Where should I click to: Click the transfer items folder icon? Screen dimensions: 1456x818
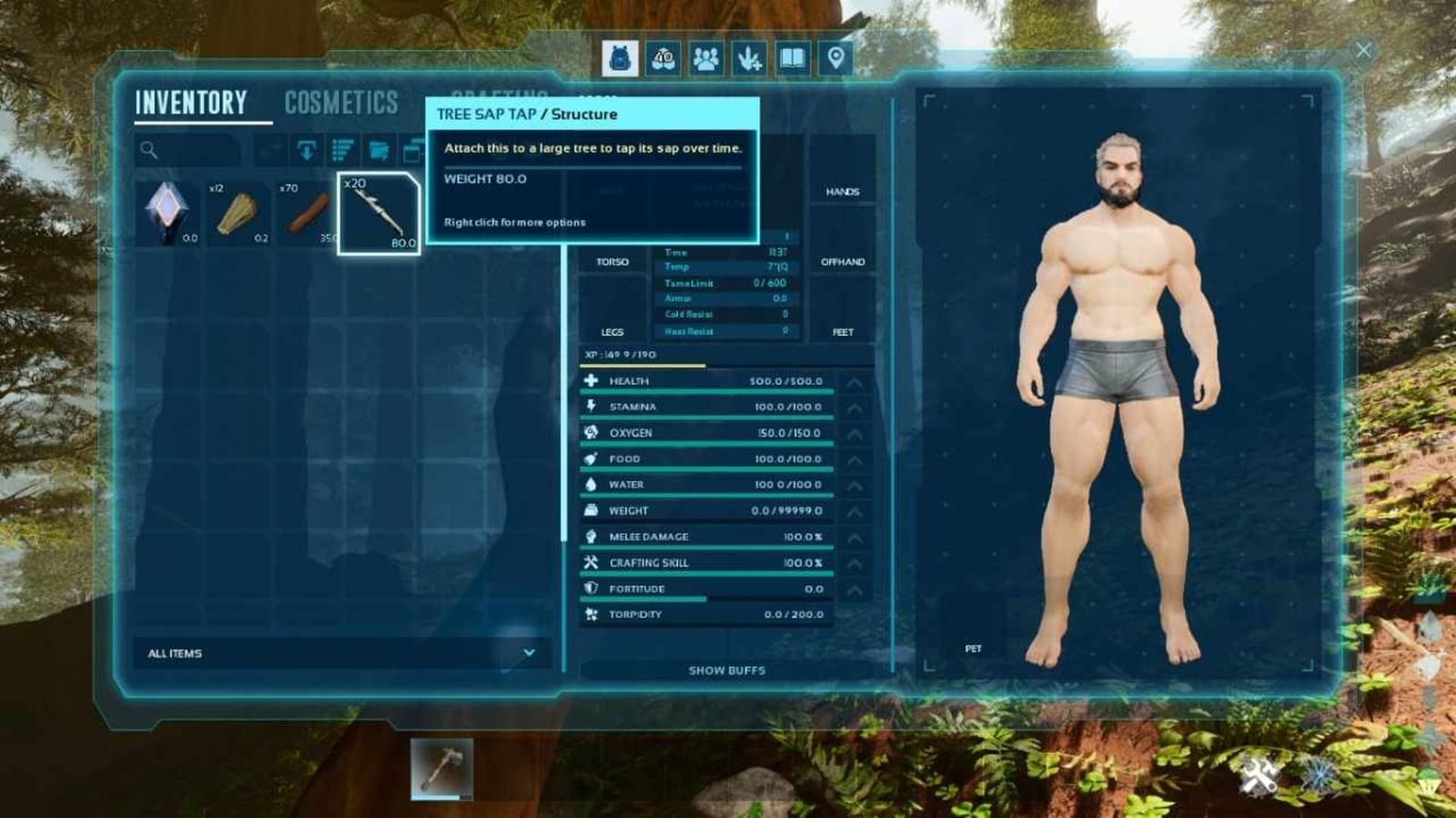point(378,150)
